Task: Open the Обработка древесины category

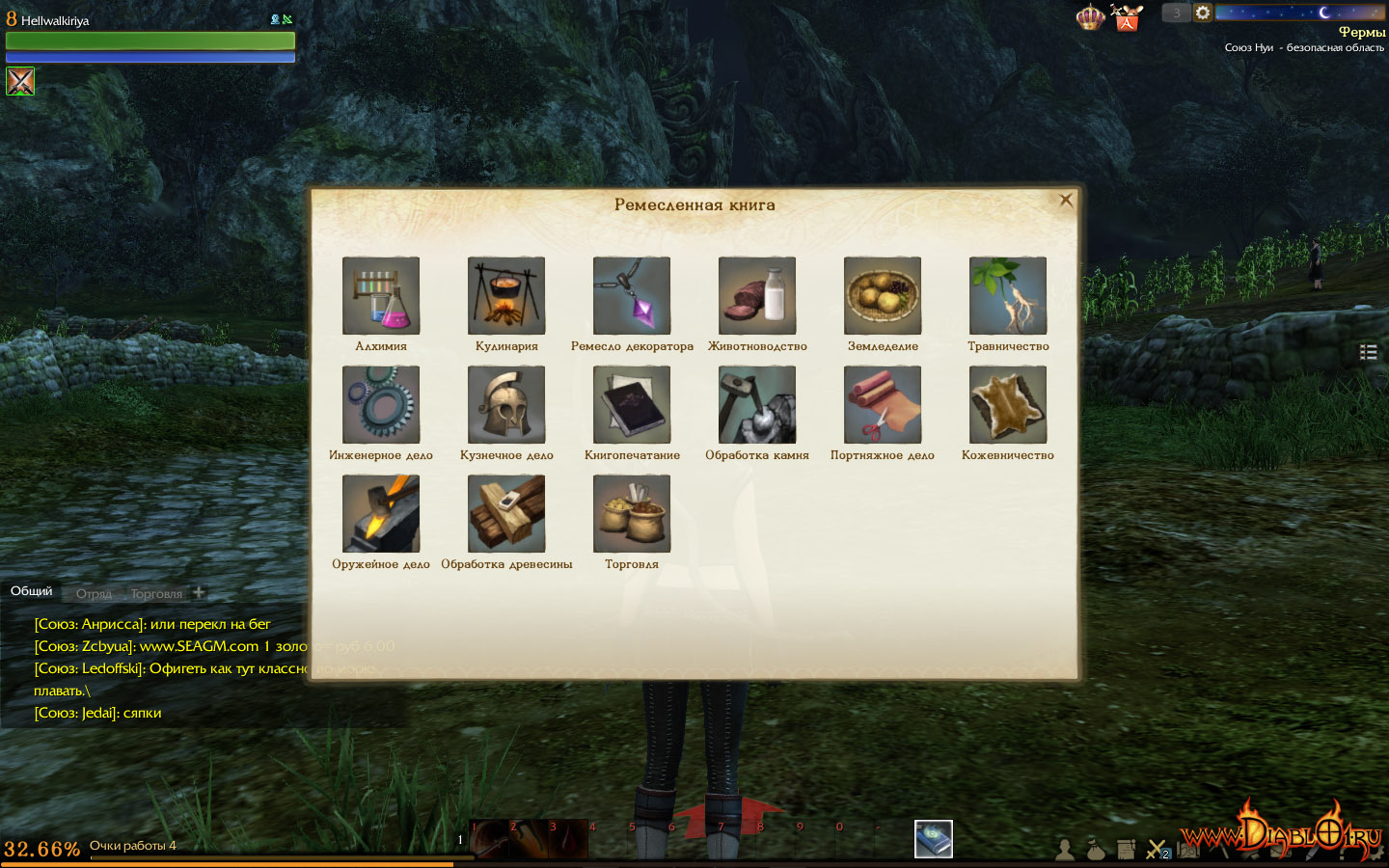Action: [x=506, y=513]
